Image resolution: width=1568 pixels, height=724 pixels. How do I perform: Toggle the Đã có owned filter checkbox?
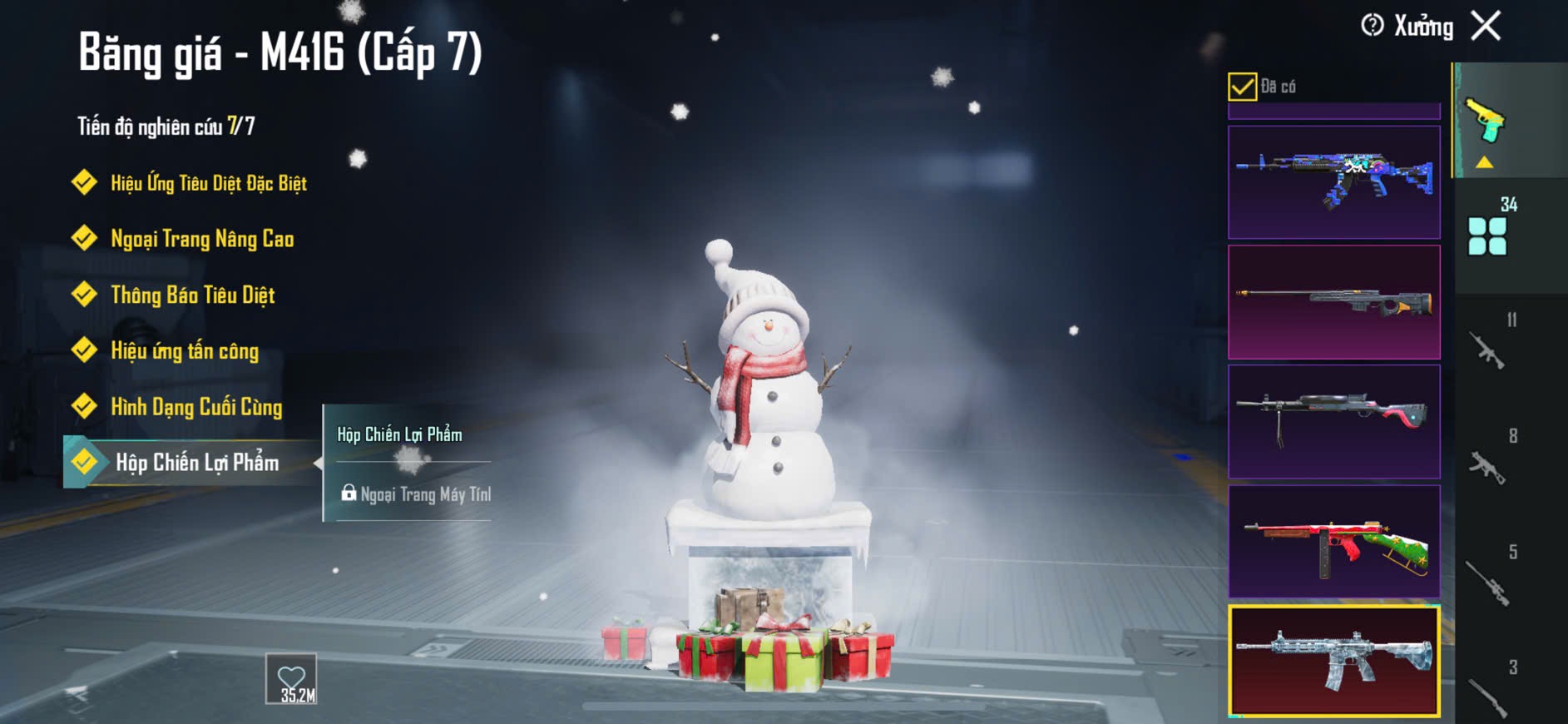pyautogui.click(x=1242, y=87)
